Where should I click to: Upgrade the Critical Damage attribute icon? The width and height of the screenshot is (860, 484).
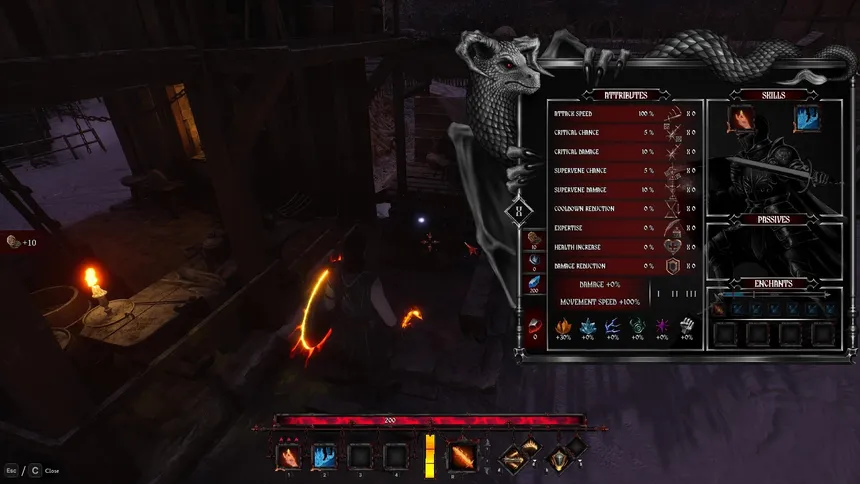coord(672,152)
